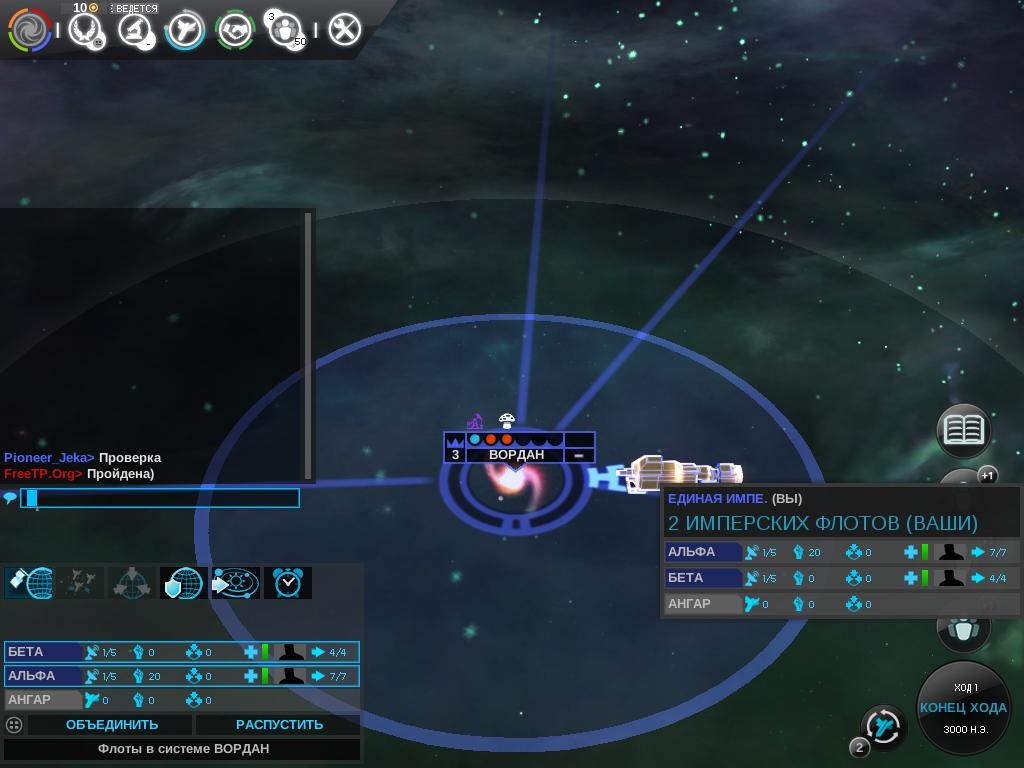Open the galaxy swirl empire overview icon

tap(30, 30)
